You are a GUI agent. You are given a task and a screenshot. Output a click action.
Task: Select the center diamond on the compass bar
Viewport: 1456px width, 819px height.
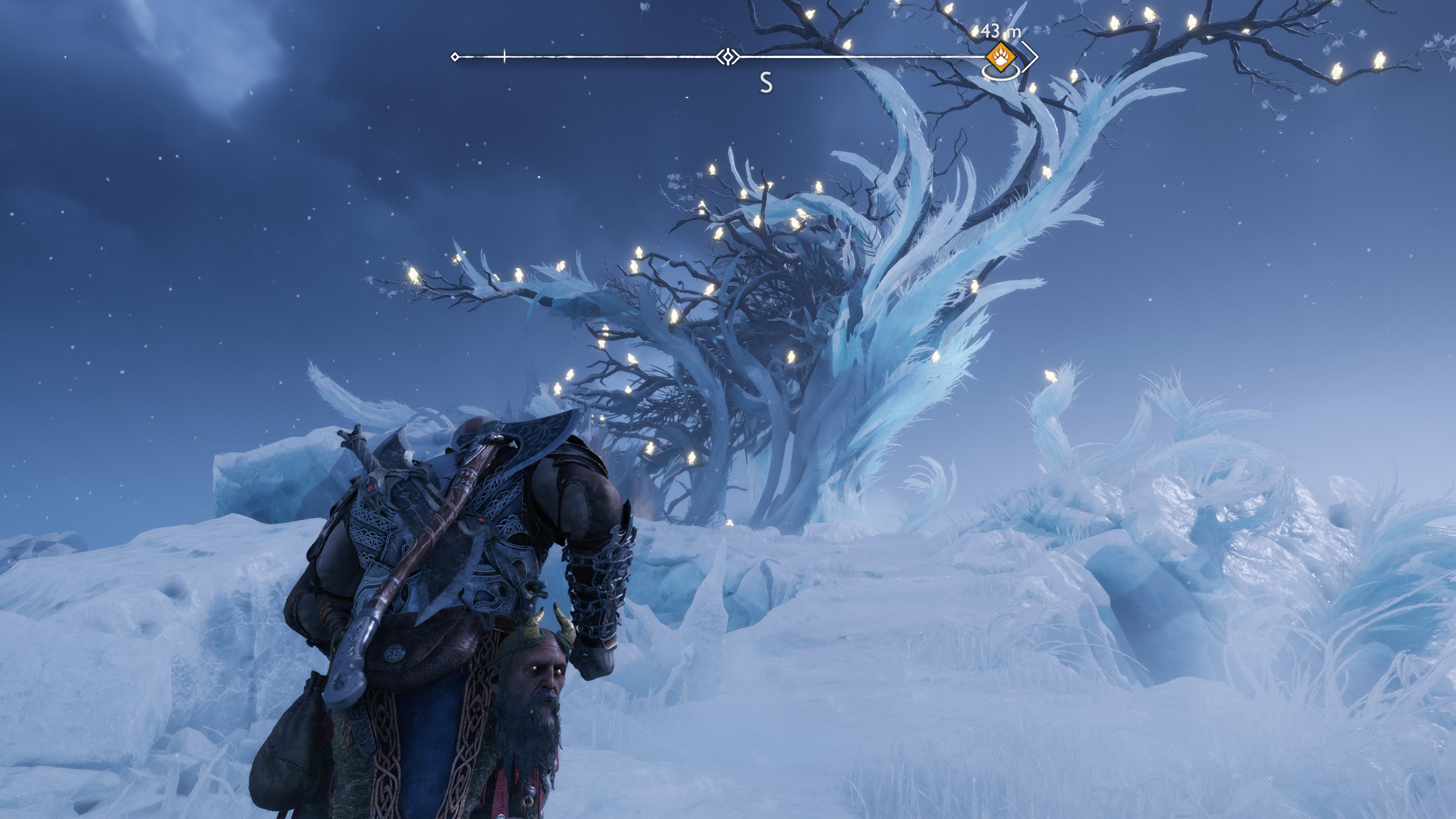coord(727,57)
